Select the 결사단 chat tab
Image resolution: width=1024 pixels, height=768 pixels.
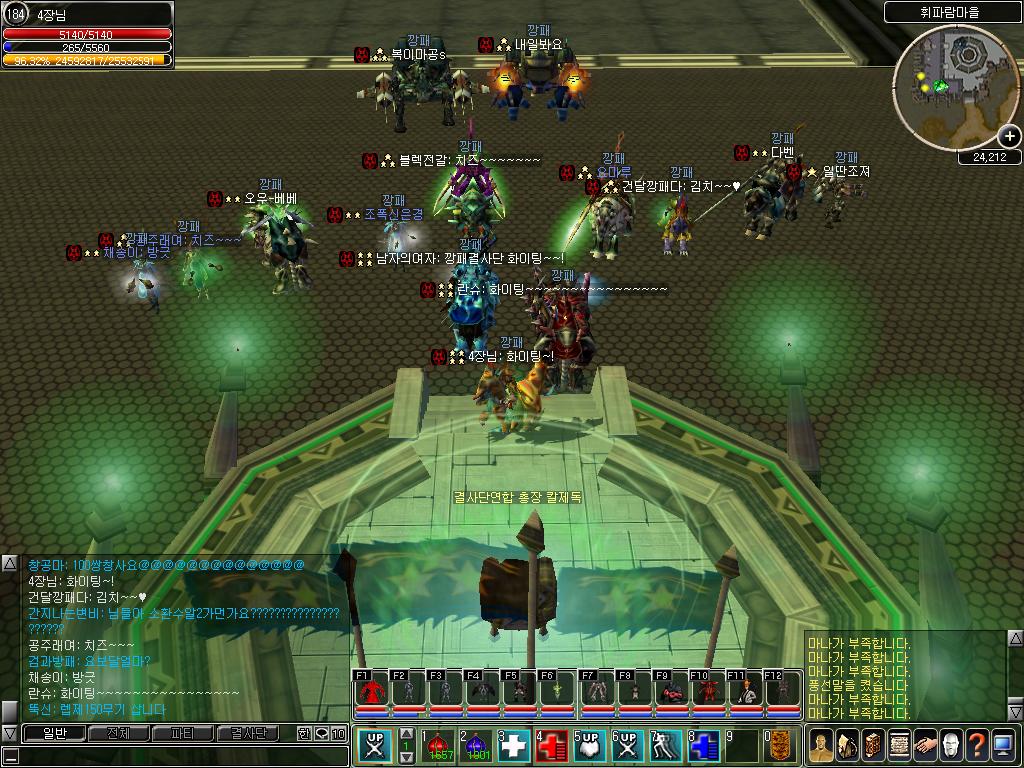[247, 733]
